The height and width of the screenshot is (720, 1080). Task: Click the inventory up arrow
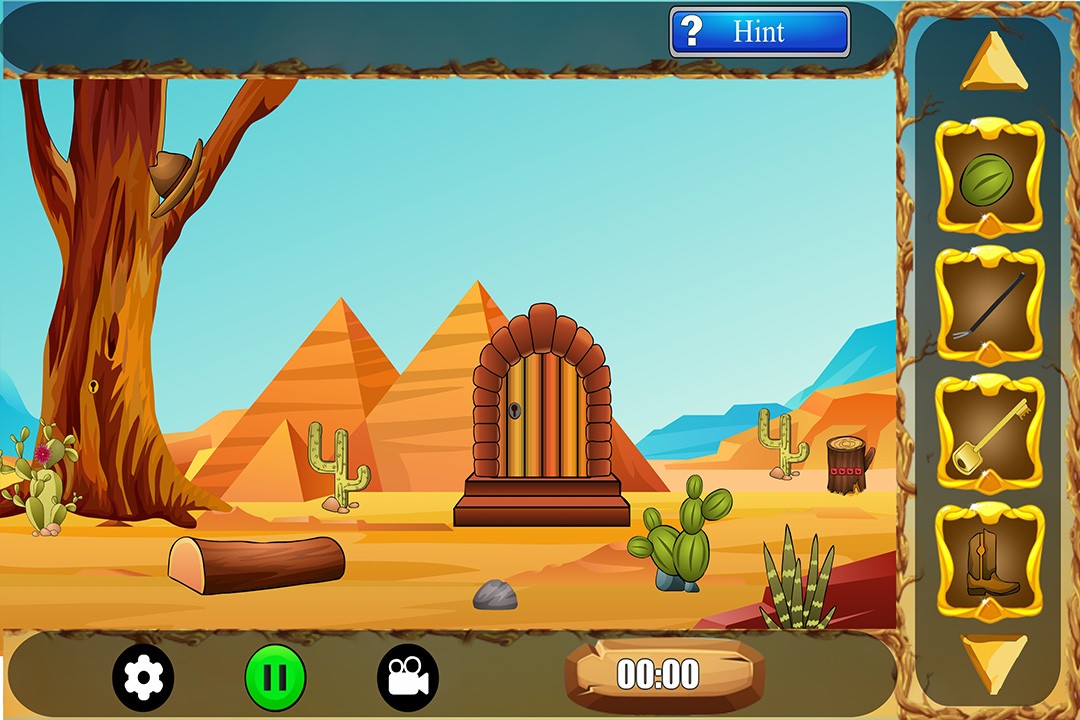(993, 64)
